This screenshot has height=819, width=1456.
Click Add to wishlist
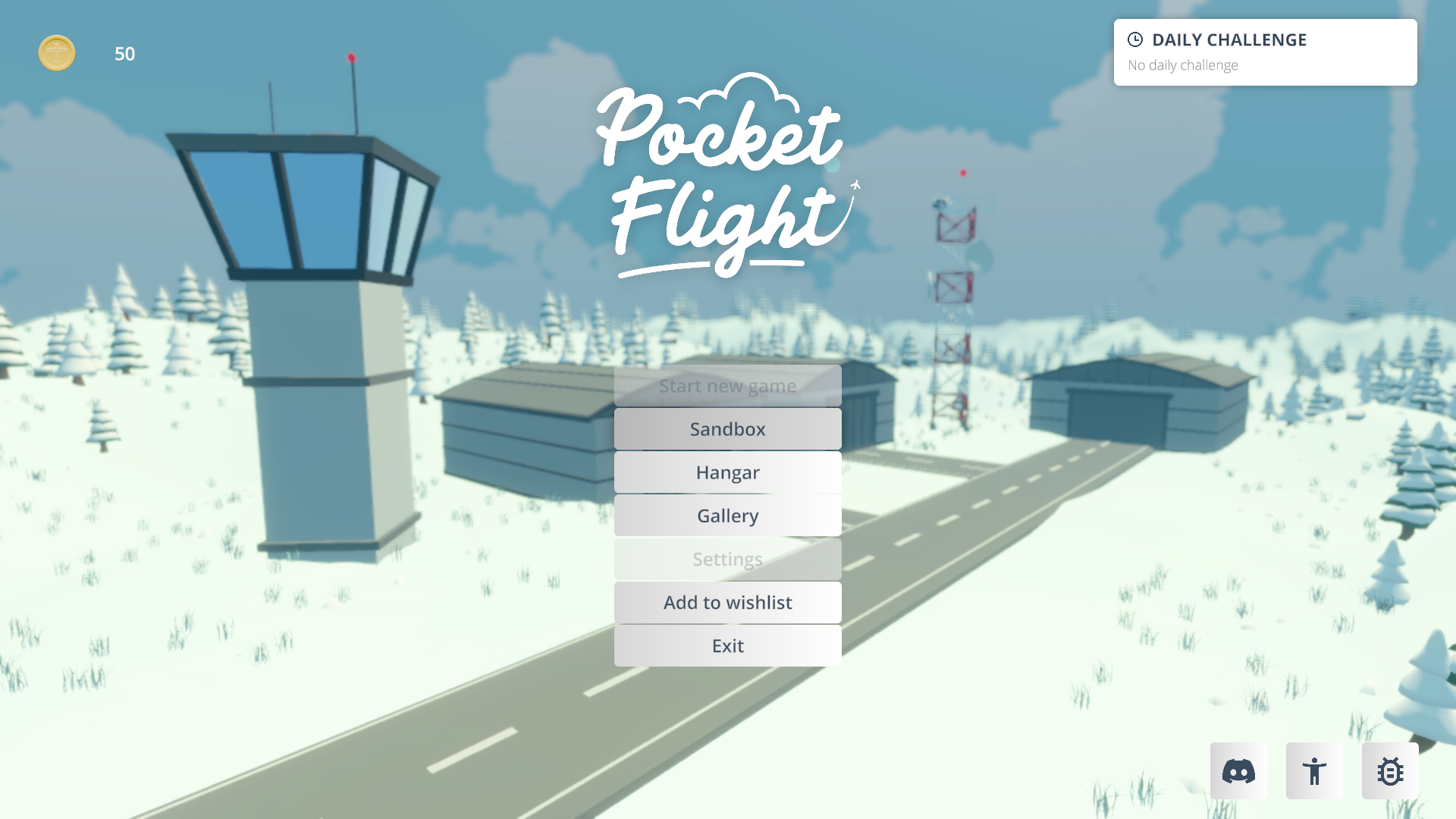[x=727, y=602]
